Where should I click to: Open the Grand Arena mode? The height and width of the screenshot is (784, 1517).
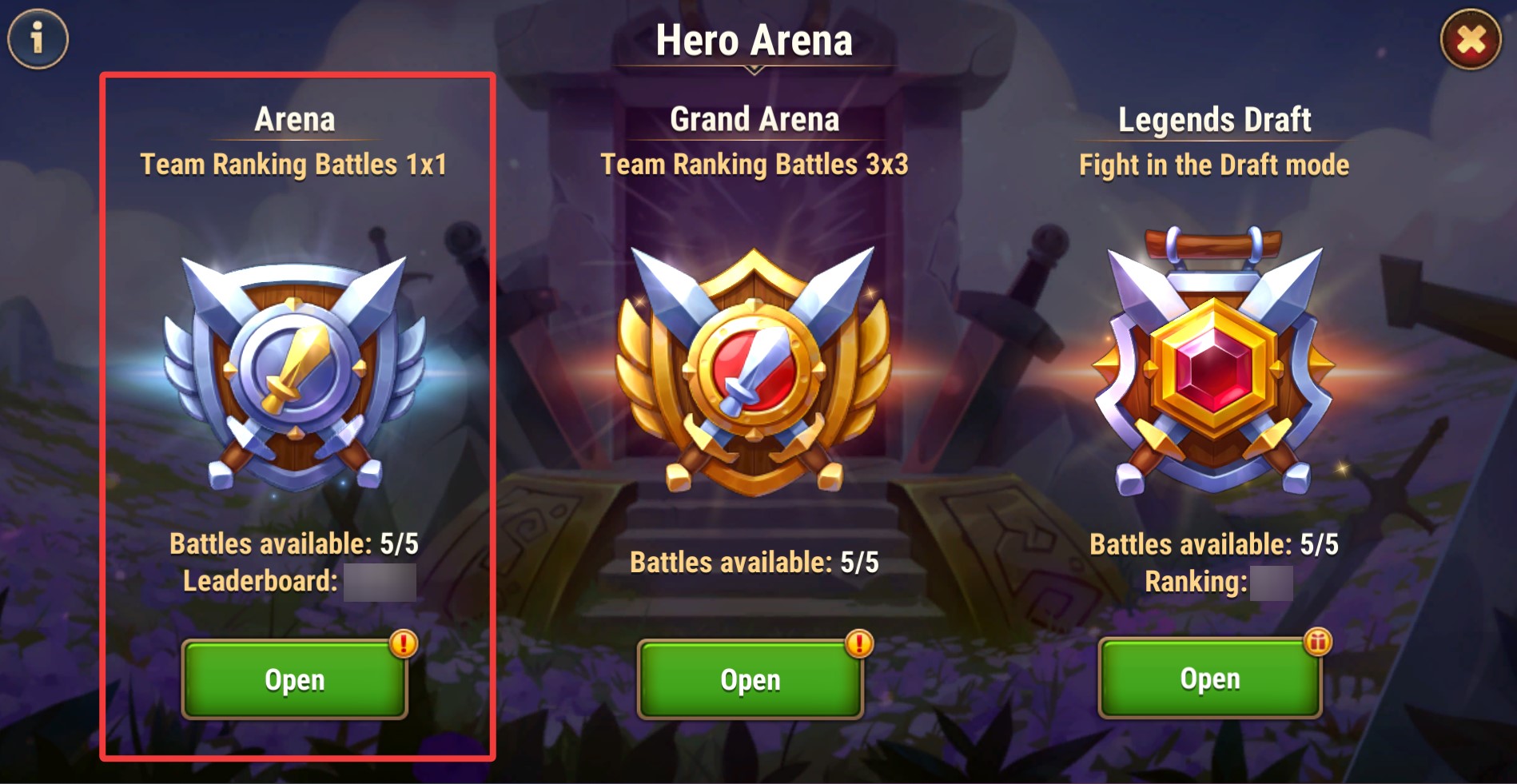pos(750,680)
